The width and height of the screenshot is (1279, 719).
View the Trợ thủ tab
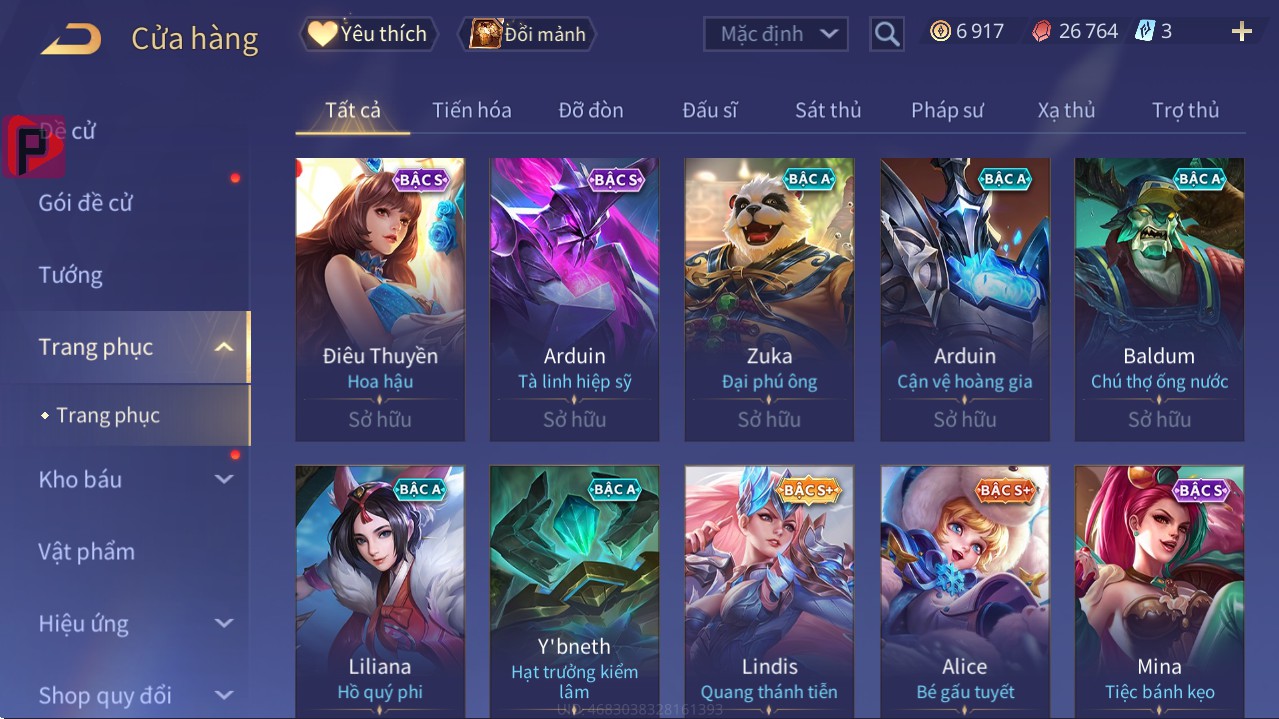click(1185, 110)
